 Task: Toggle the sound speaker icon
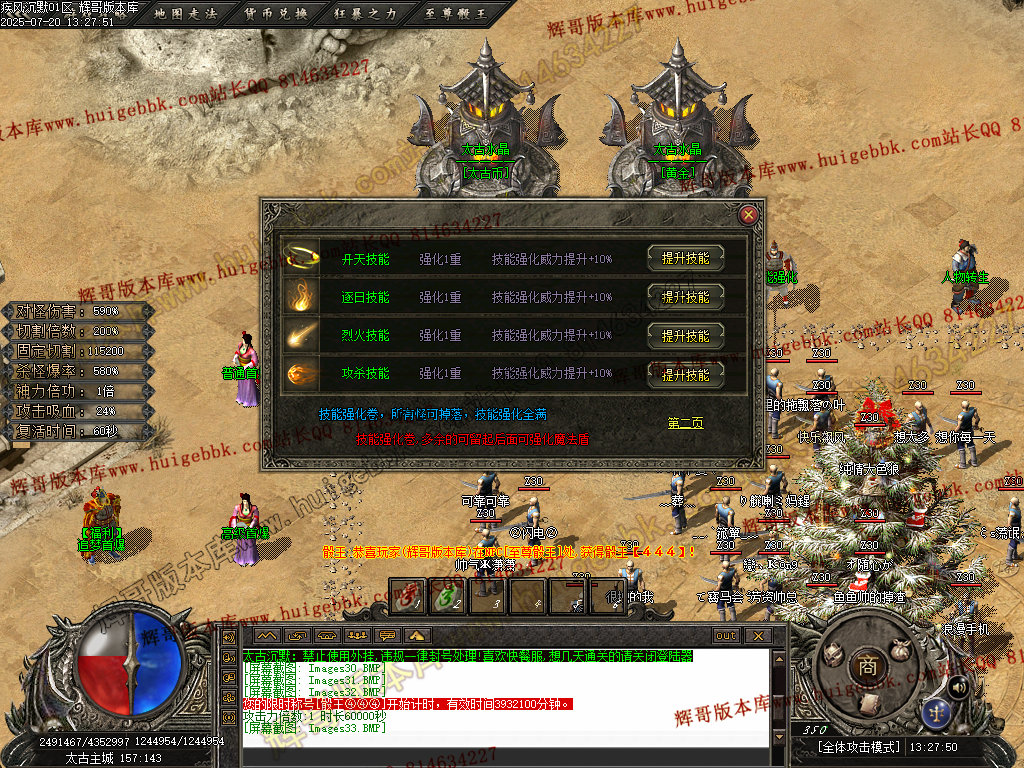(958, 686)
